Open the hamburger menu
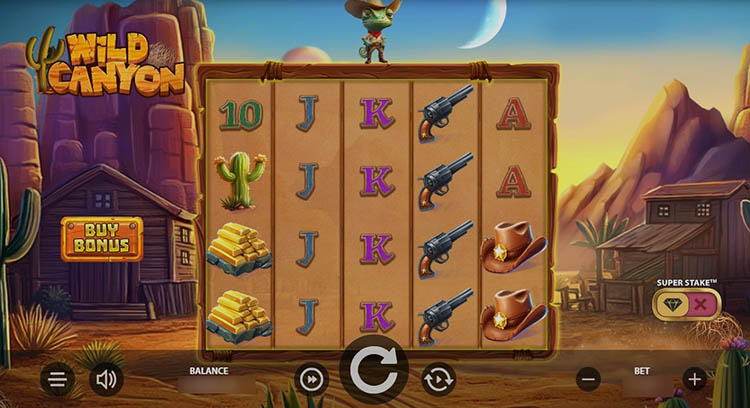 (x=58, y=379)
